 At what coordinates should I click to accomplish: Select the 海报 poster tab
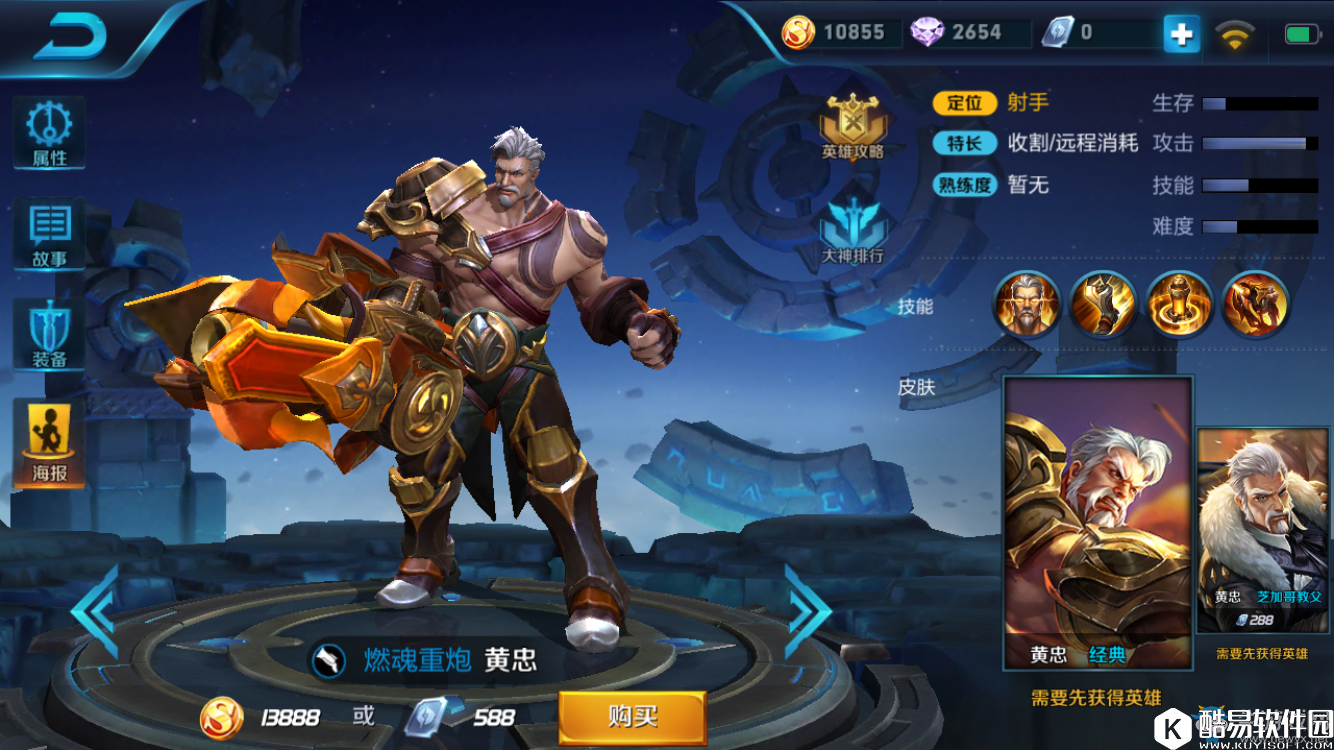point(49,445)
